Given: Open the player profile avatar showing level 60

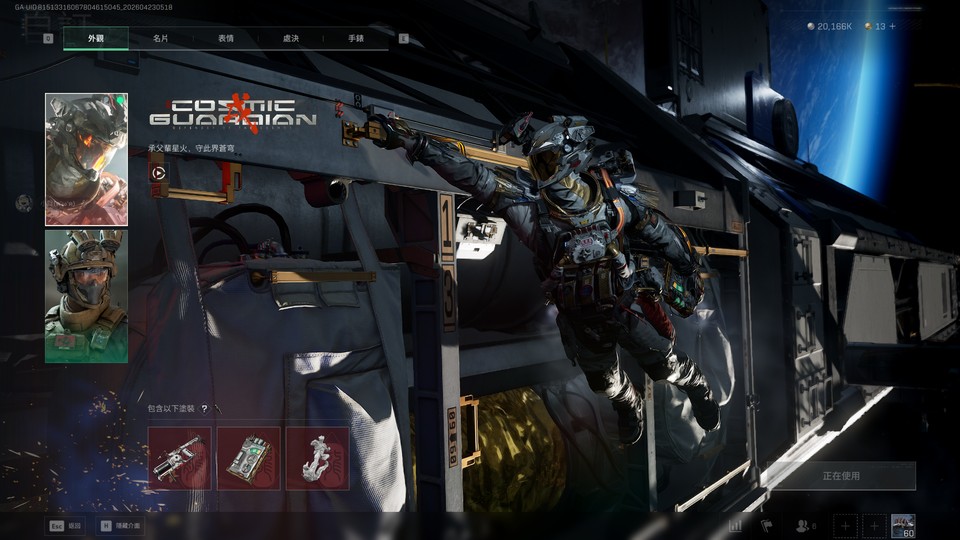Looking at the screenshot, I should tap(903, 525).
